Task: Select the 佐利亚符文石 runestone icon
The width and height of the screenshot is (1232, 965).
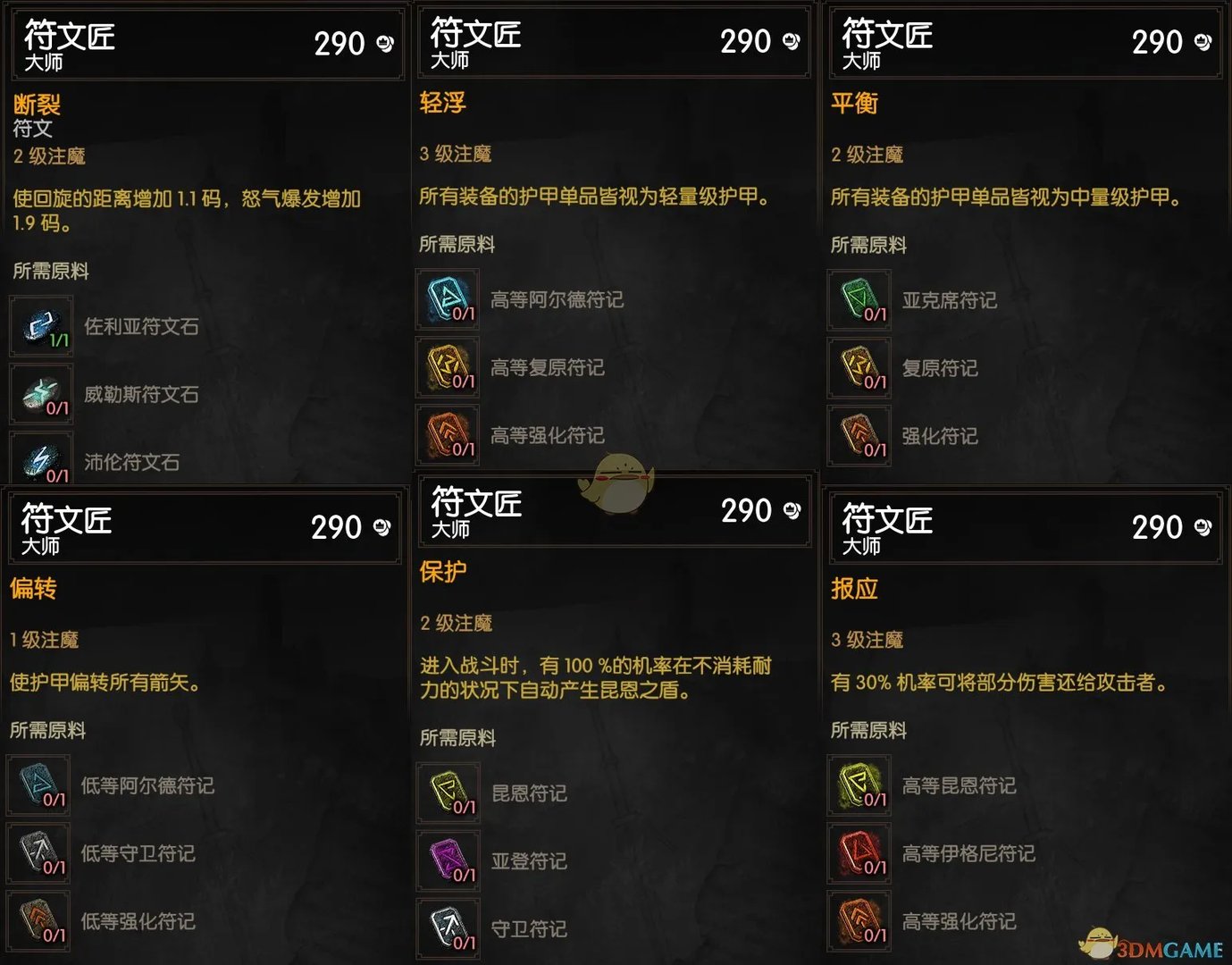Action: 41,327
